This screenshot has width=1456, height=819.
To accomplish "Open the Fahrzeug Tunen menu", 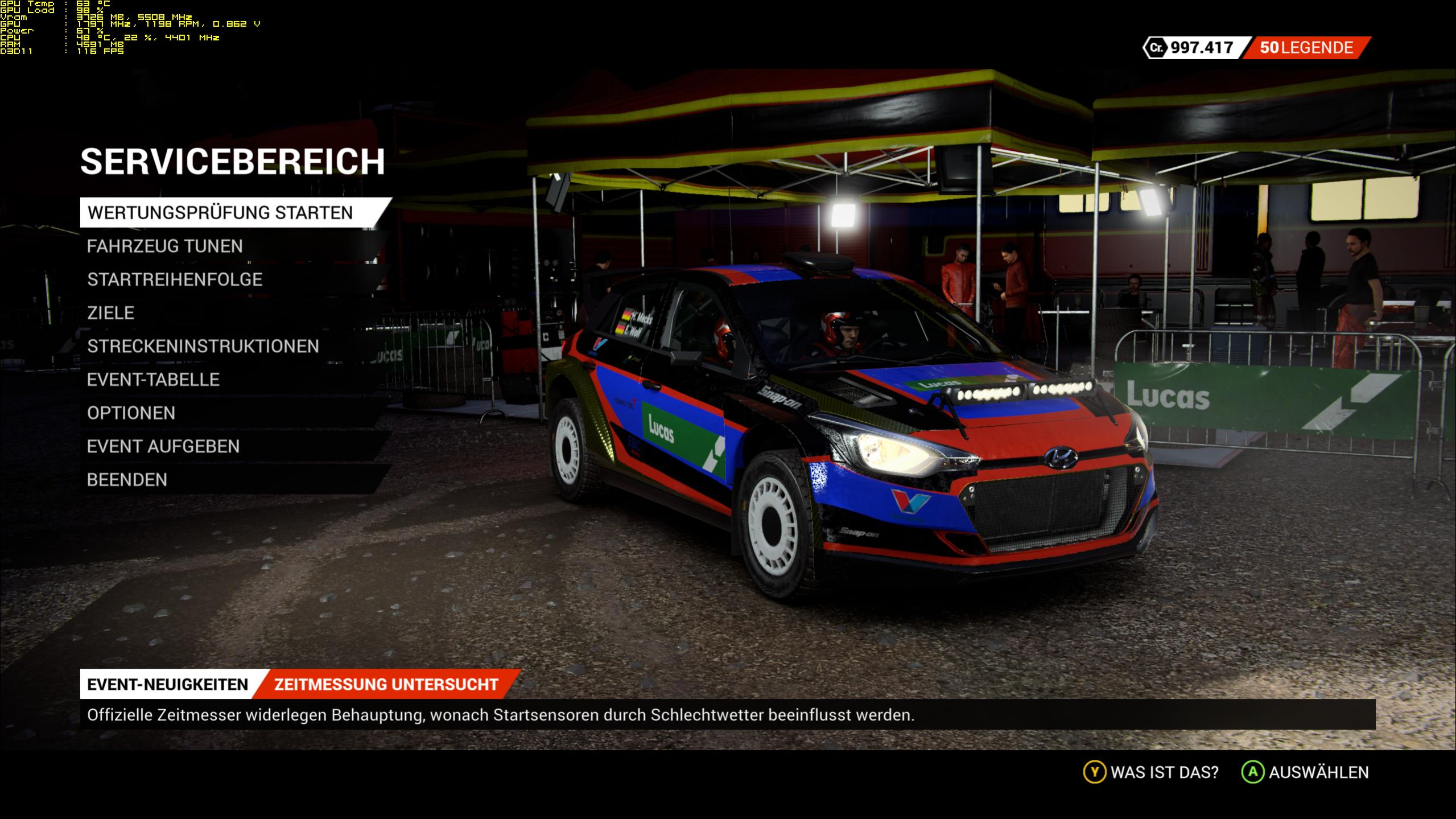I will (165, 246).
